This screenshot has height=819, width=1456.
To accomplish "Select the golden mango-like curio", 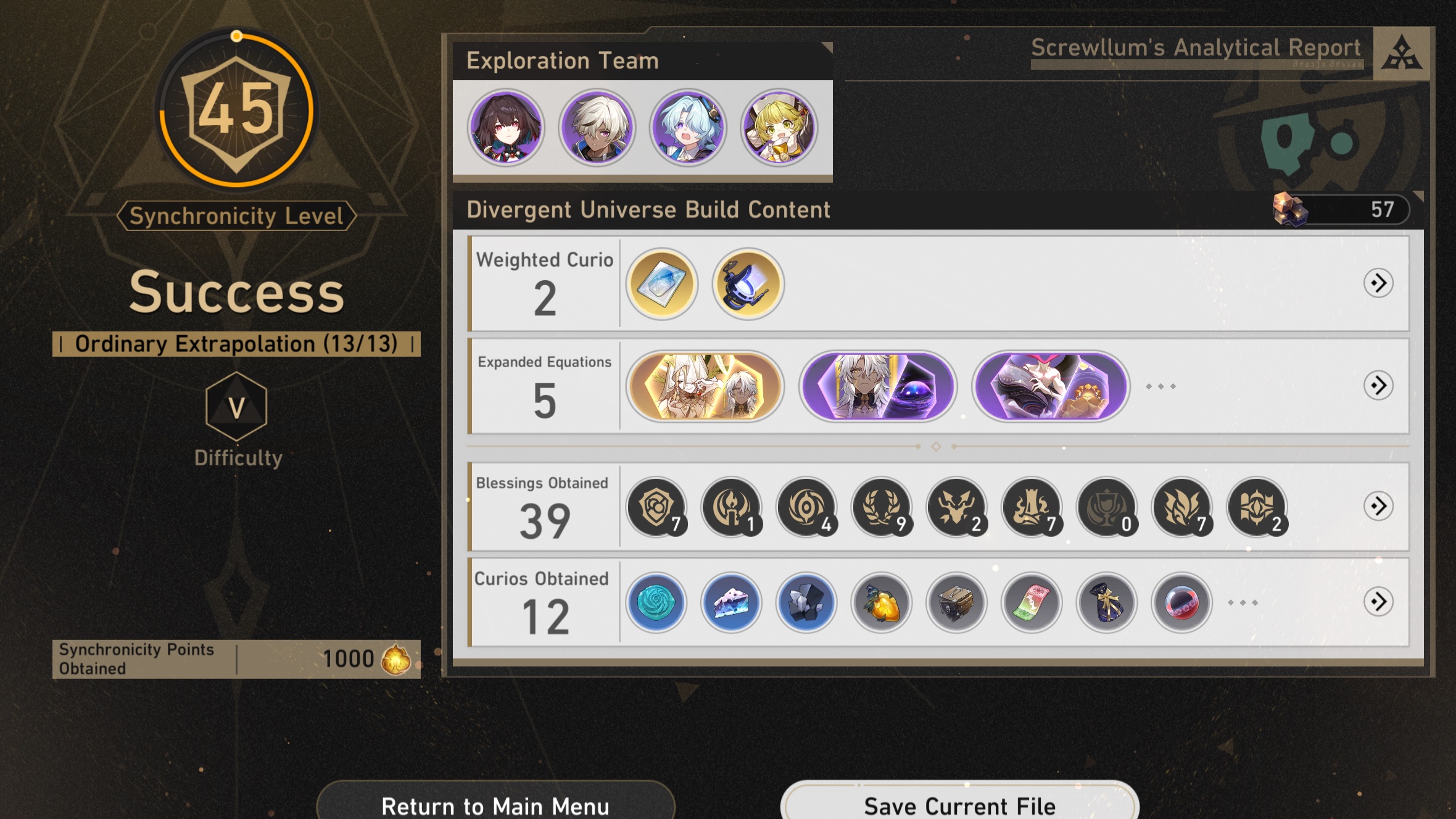I will 882,603.
